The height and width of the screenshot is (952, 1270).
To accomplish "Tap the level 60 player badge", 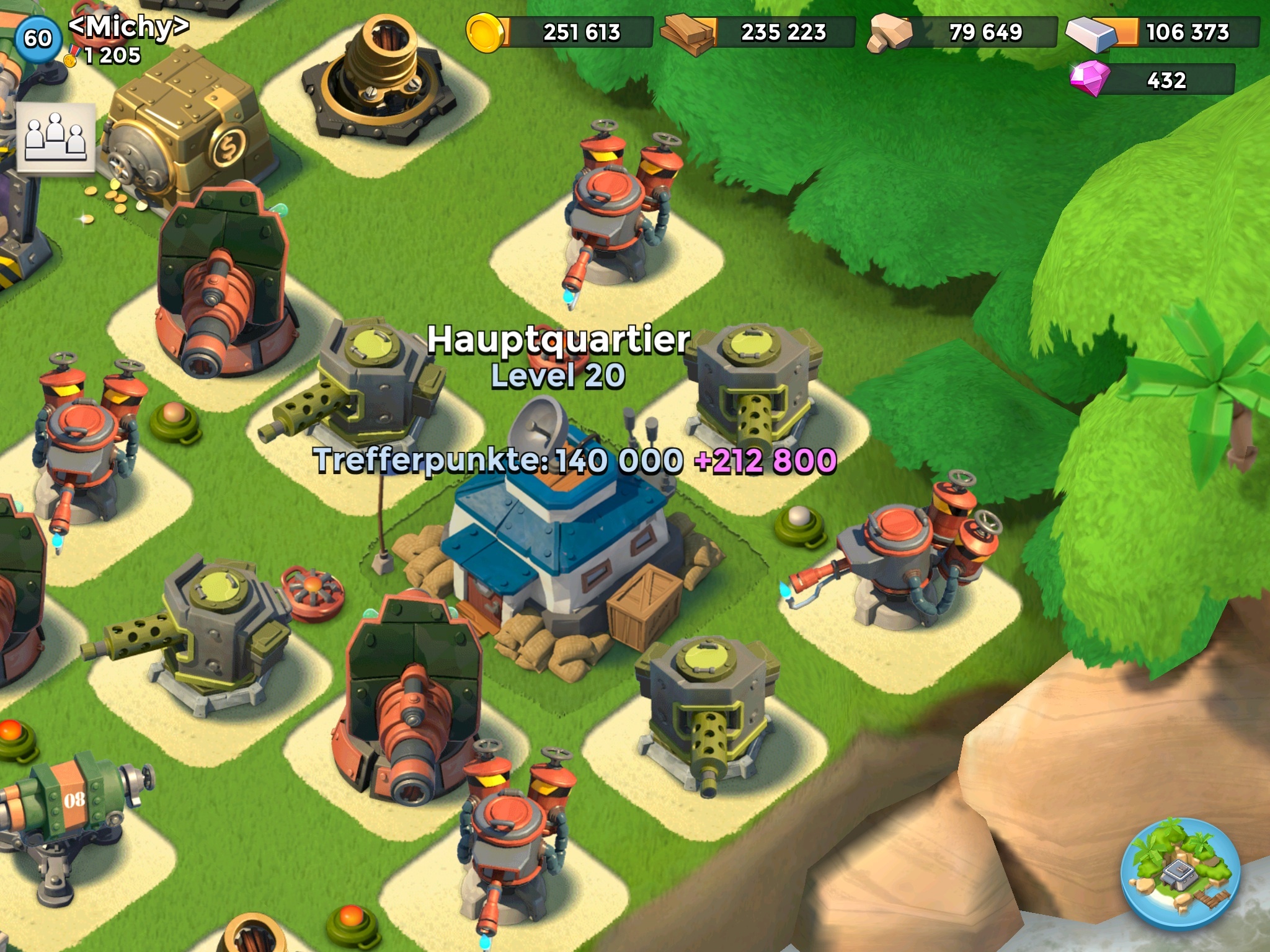I will (x=37, y=38).
